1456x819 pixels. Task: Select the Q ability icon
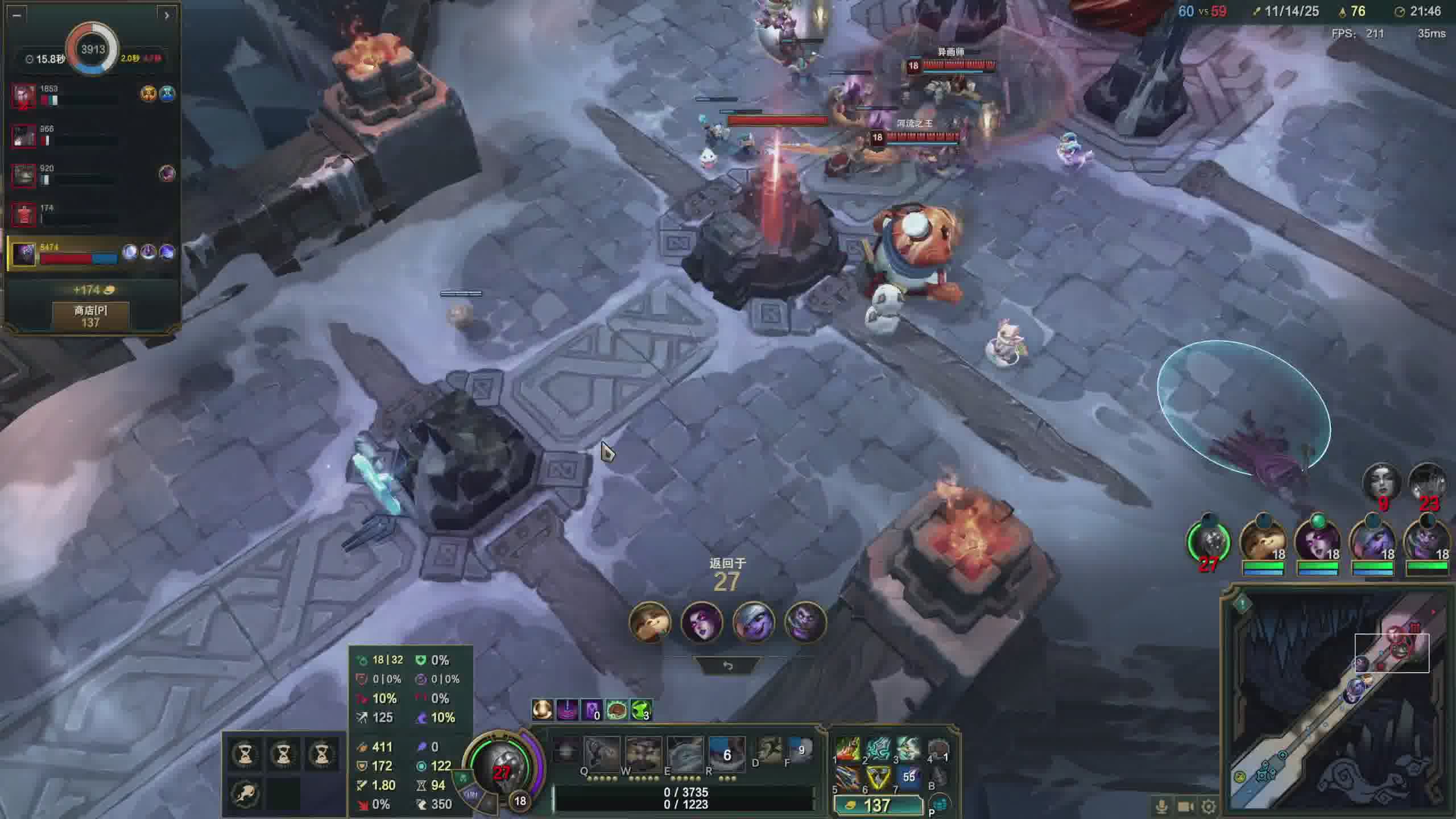[x=602, y=753]
